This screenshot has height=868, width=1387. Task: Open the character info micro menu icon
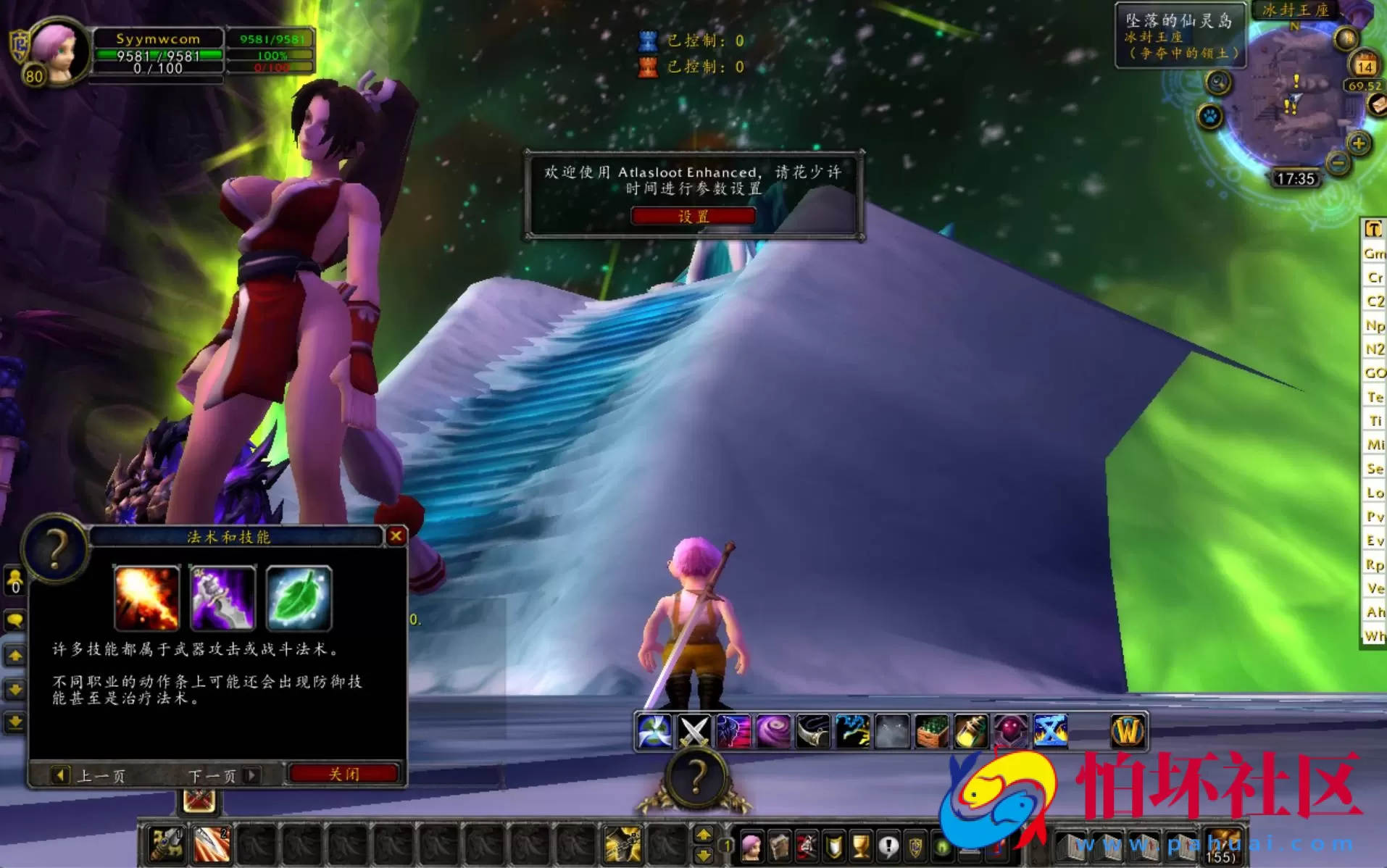pos(751,846)
